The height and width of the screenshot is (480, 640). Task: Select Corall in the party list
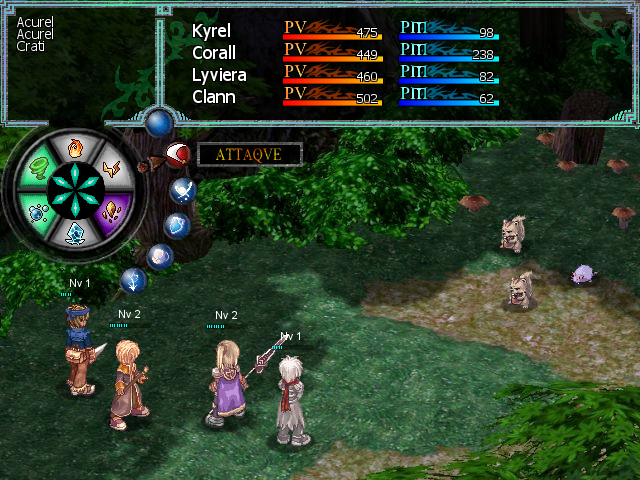tap(214, 53)
